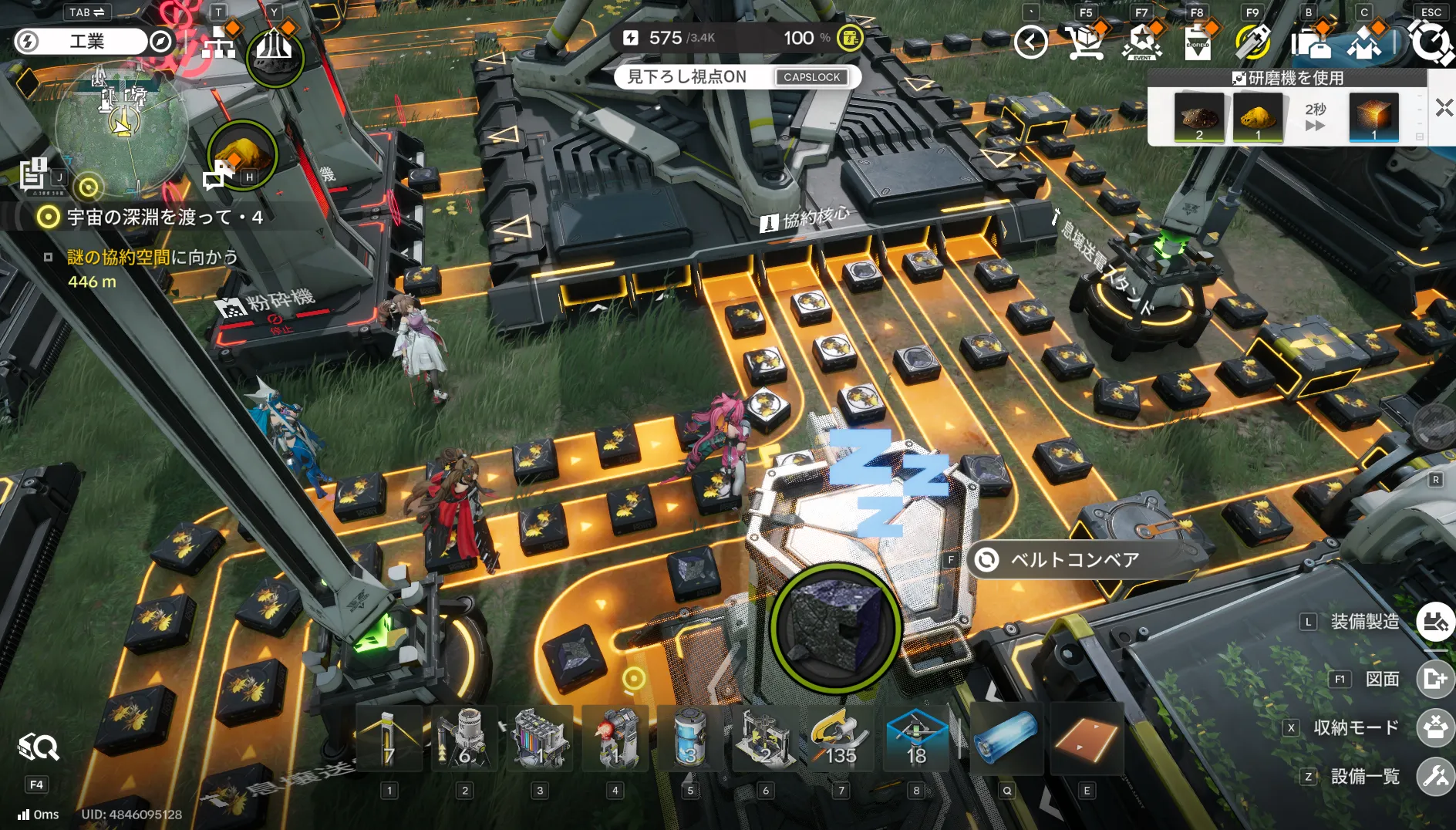The width and height of the screenshot is (1456, 830).
Task: Select the ベルトコンベア interaction prompt
Action: click(x=1074, y=559)
